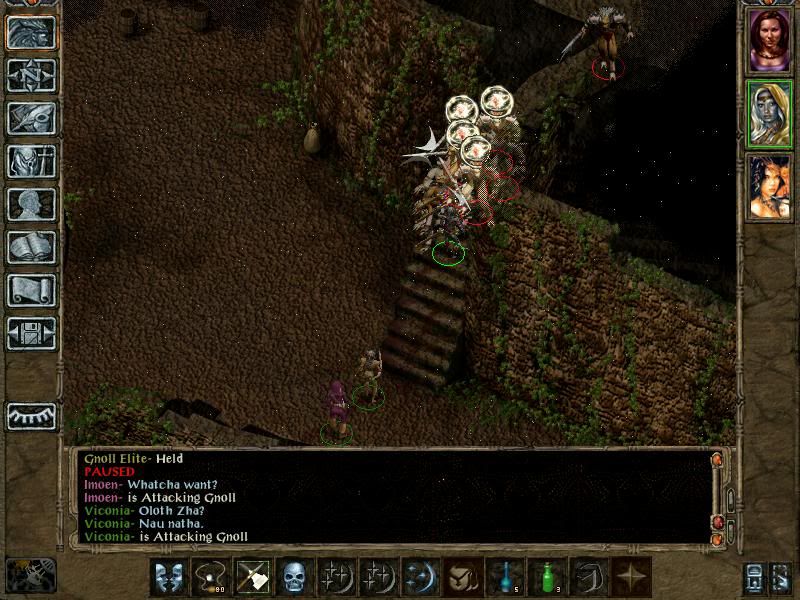Select the flail weapon slot
The image size is (800, 600).
(x=253, y=577)
